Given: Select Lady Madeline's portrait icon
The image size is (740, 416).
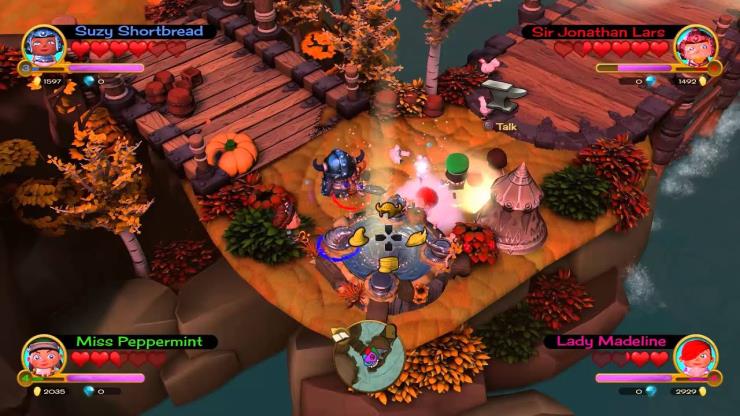Looking at the screenshot, I should (x=695, y=357).
